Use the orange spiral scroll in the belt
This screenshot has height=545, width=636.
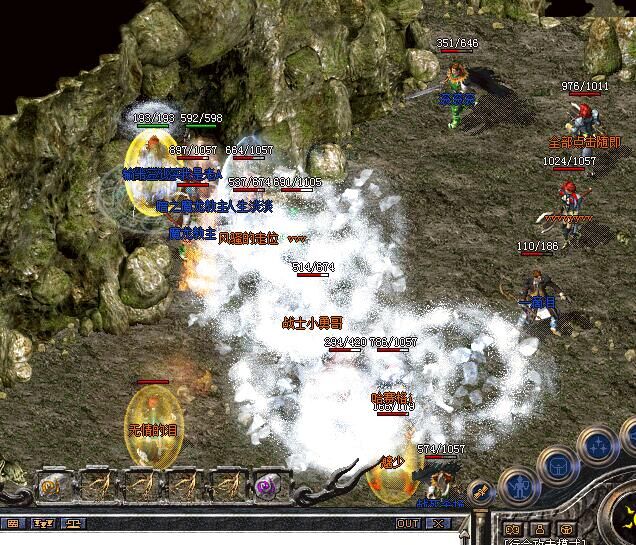(x=51, y=485)
